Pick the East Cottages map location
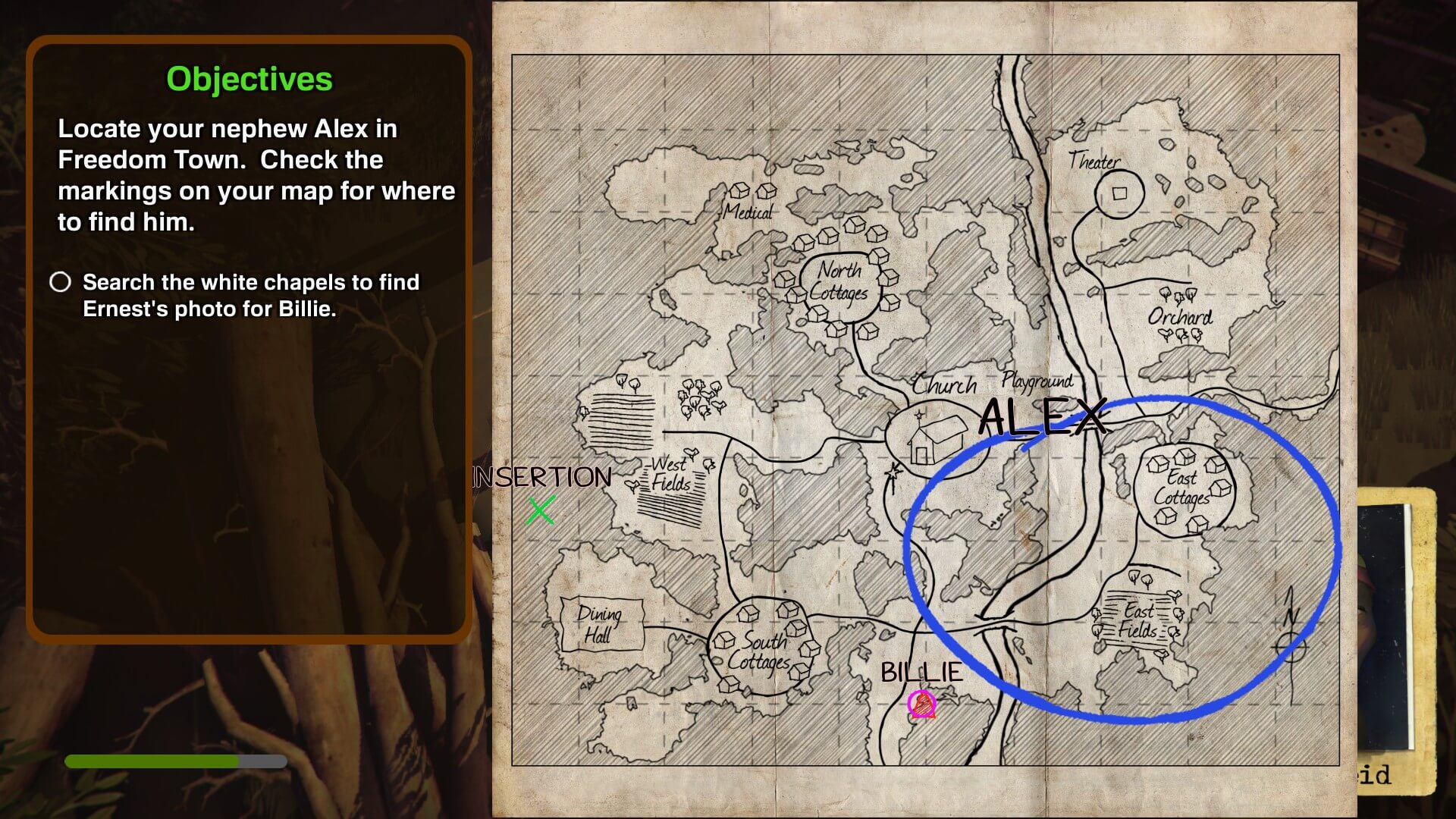The width and height of the screenshot is (1456, 819). click(1183, 489)
